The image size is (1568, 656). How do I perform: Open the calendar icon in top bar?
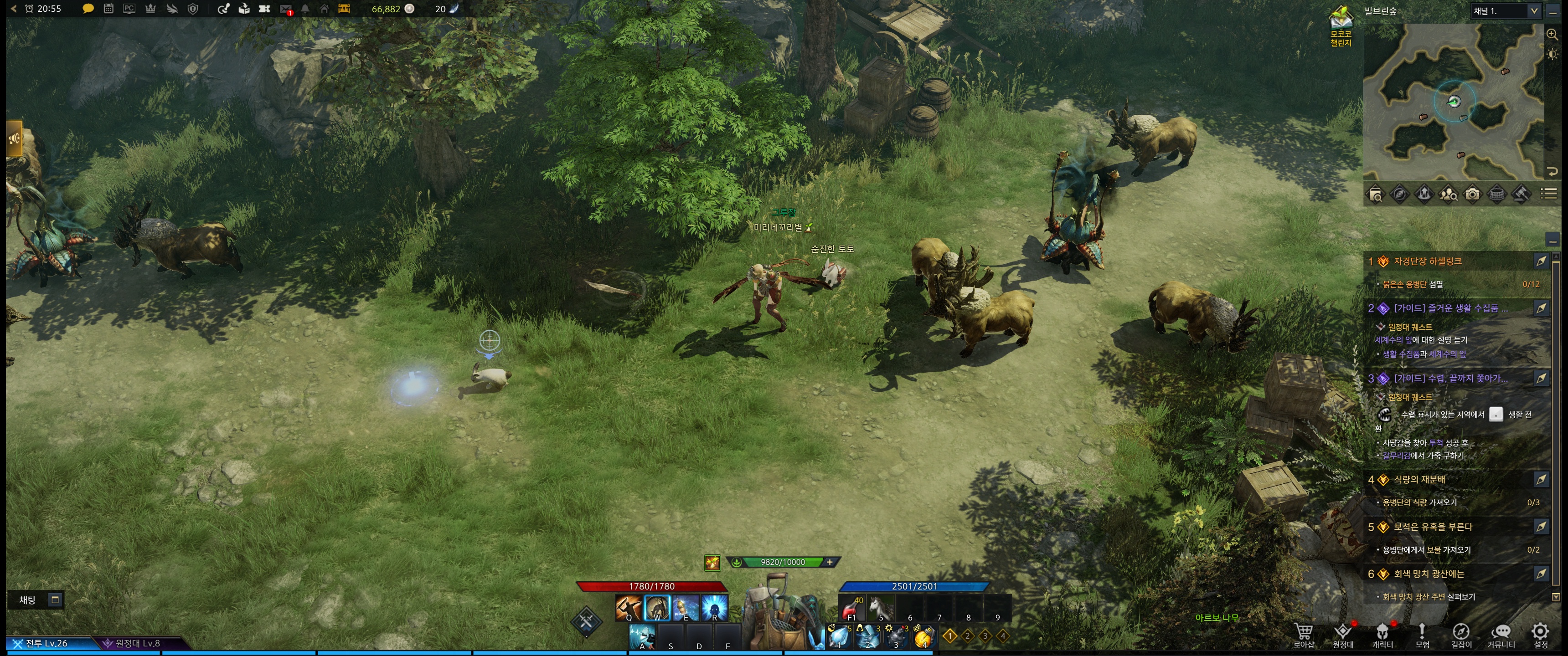pos(108,9)
